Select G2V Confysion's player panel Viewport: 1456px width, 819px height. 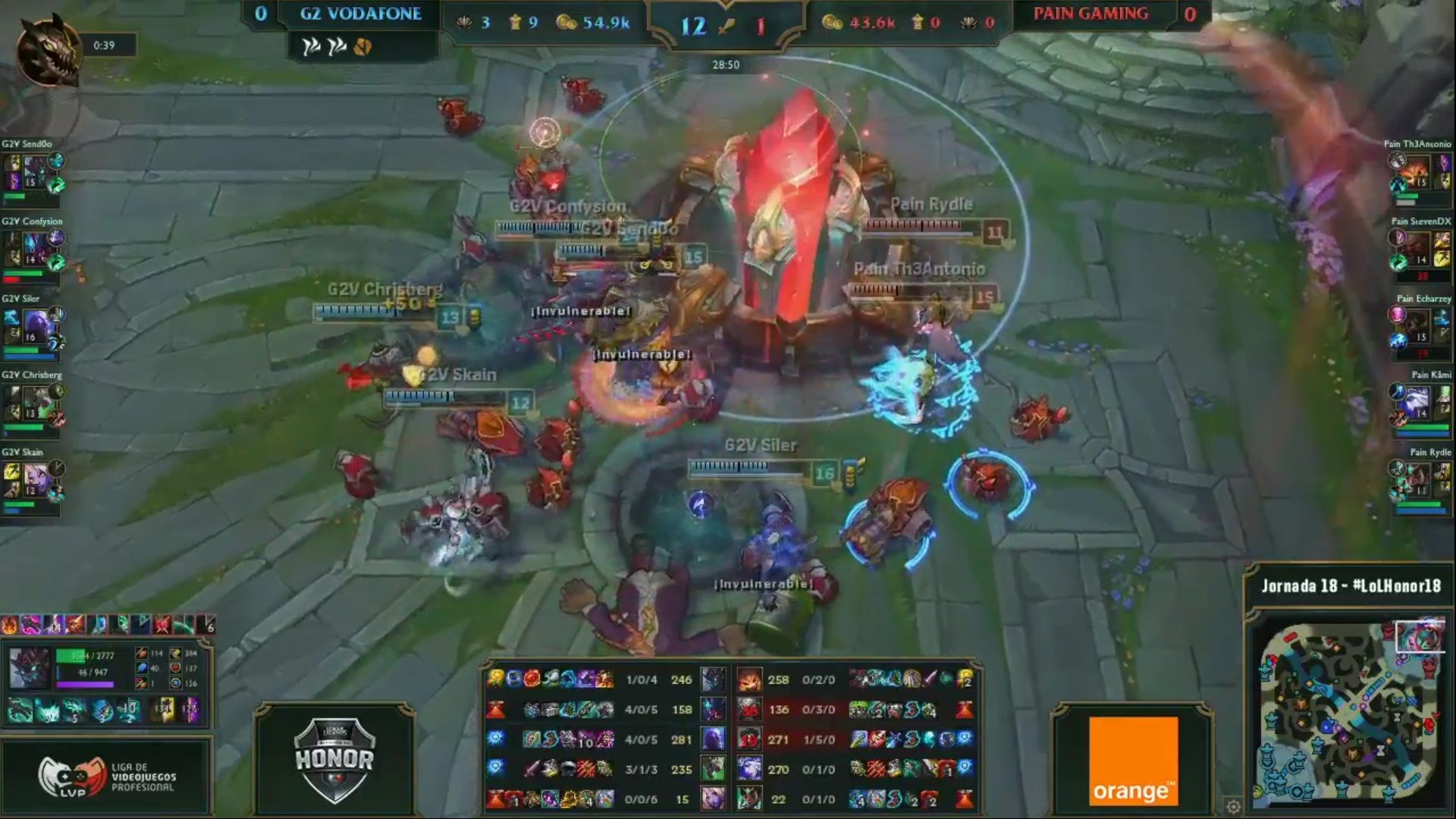tap(33, 250)
